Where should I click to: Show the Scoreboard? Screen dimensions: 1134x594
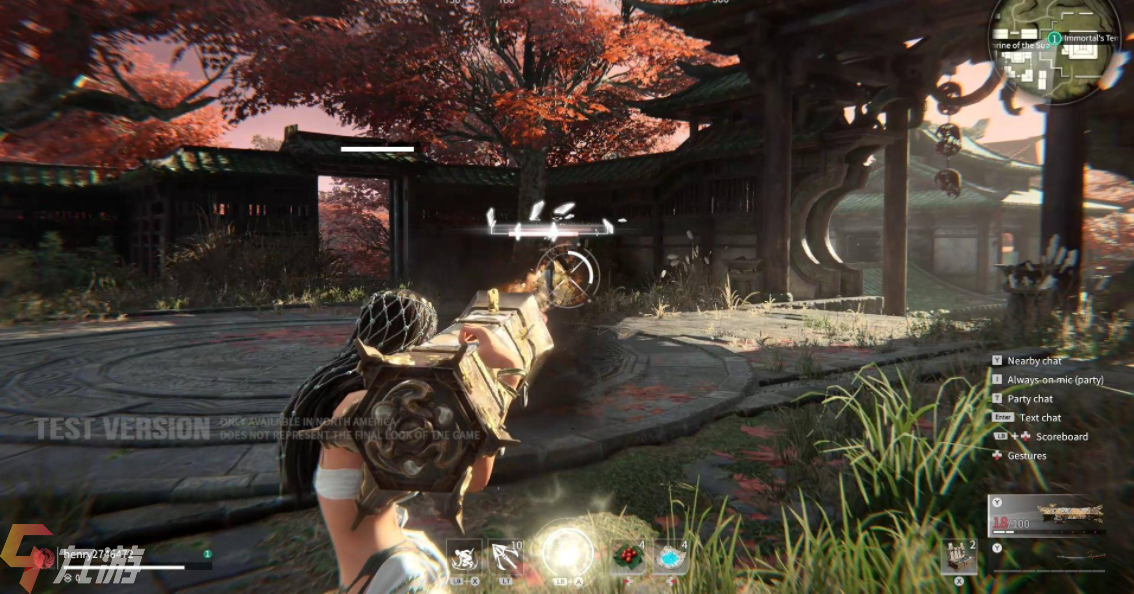tap(1061, 437)
